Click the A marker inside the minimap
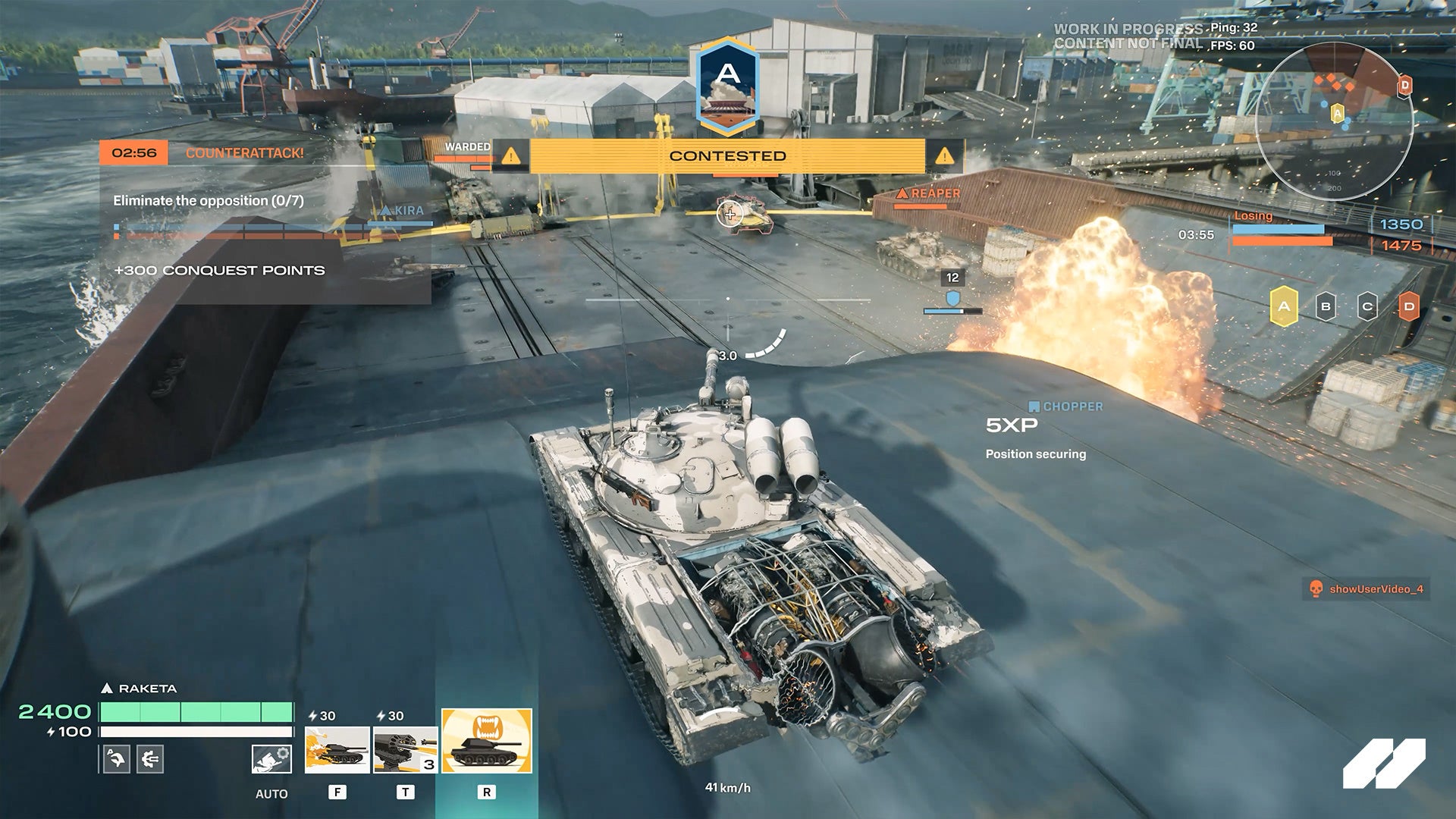Image resolution: width=1456 pixels, height=819 pixels. click(1338, 114)
